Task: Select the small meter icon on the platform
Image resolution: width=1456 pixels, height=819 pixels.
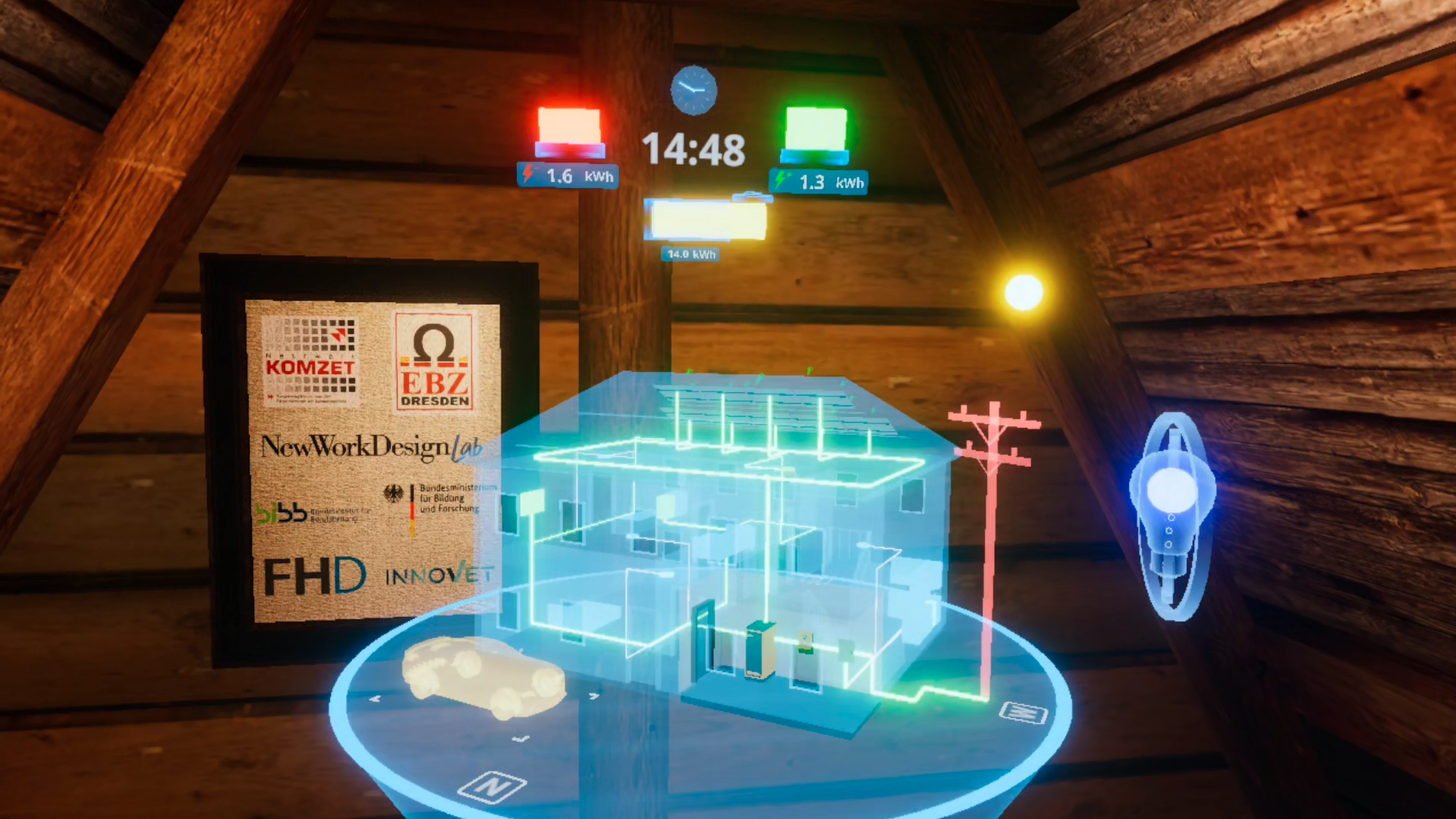Action: [x=1024, y=714]
